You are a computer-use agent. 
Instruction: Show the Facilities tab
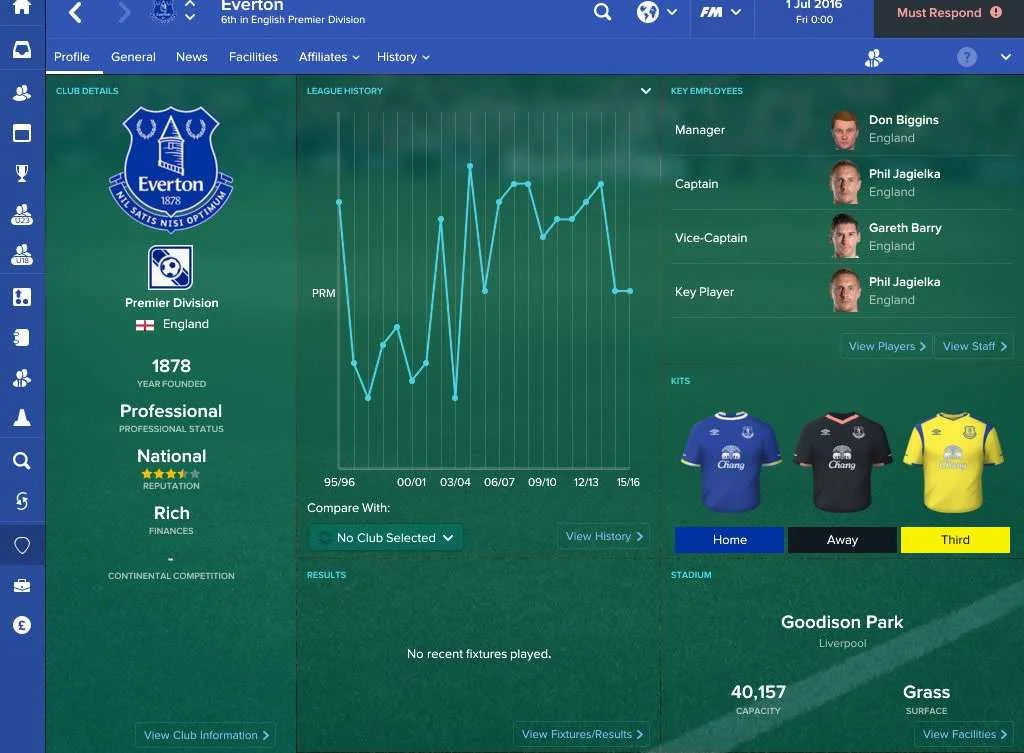[253, 57]
